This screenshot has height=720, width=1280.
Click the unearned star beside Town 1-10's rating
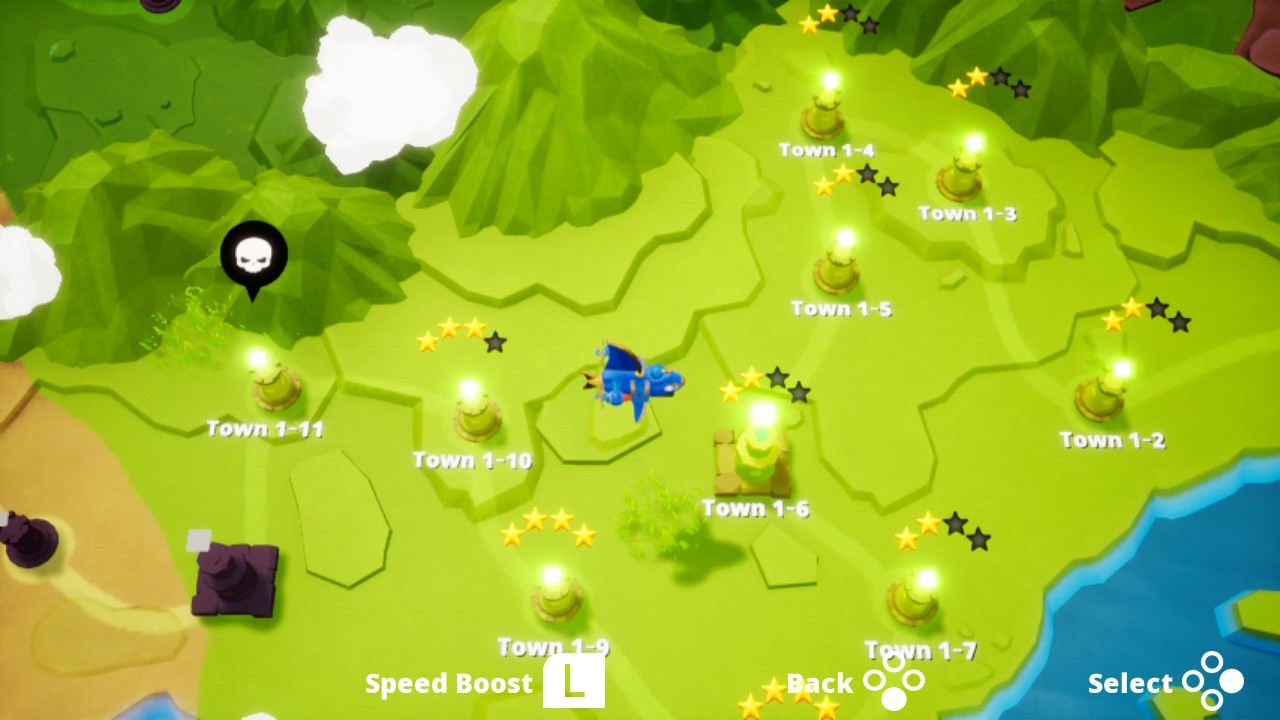[494, 345]
